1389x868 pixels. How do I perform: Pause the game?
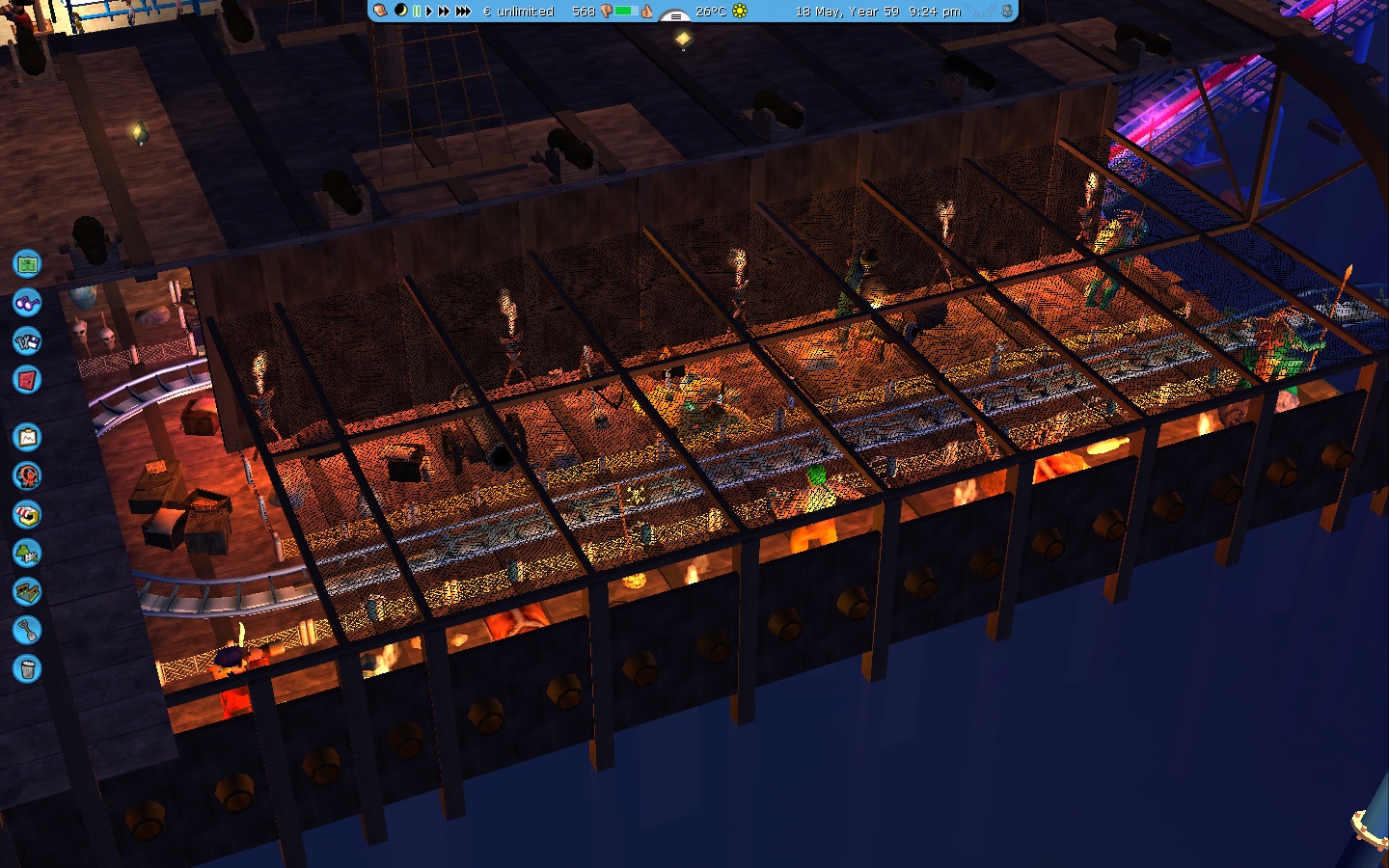(417, 12)
